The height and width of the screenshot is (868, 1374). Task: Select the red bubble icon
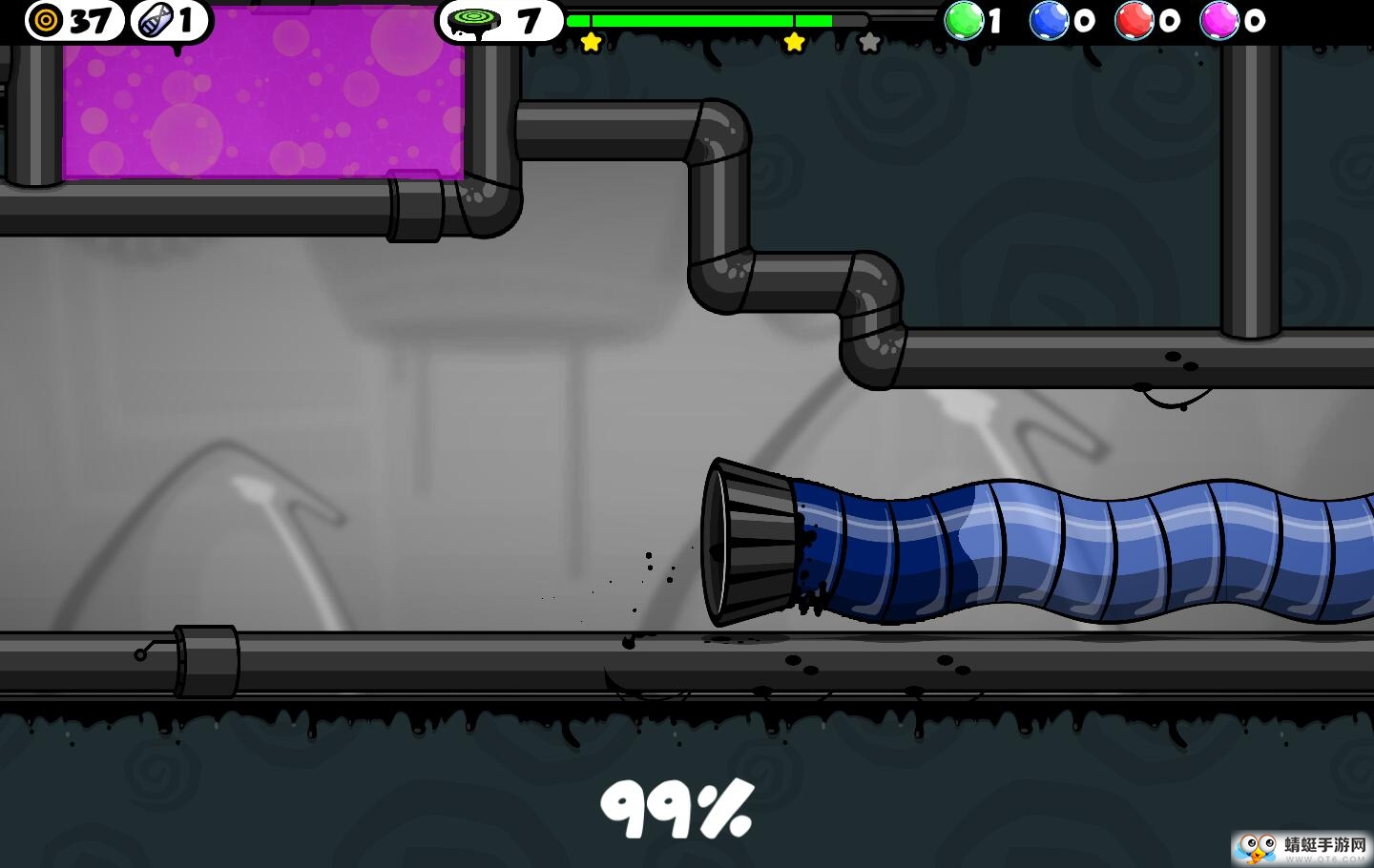(1134, 21)
